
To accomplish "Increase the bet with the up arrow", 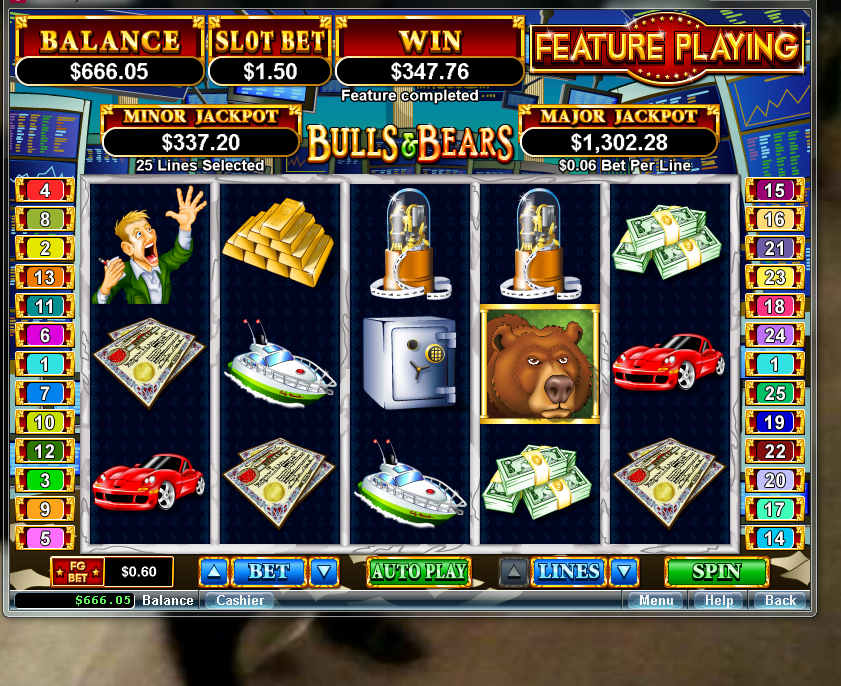I will (214, 572).
